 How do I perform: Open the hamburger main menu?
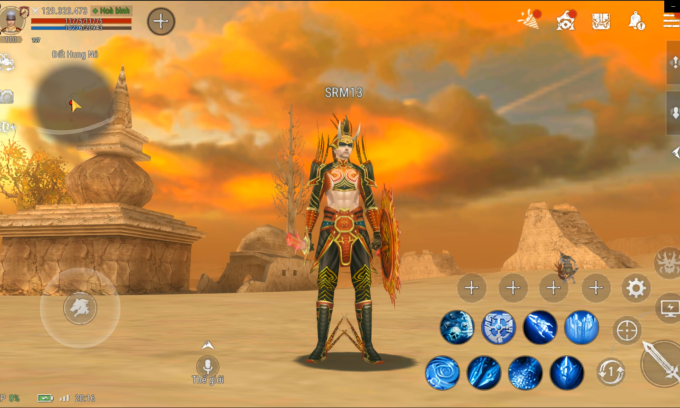point(671,20)
